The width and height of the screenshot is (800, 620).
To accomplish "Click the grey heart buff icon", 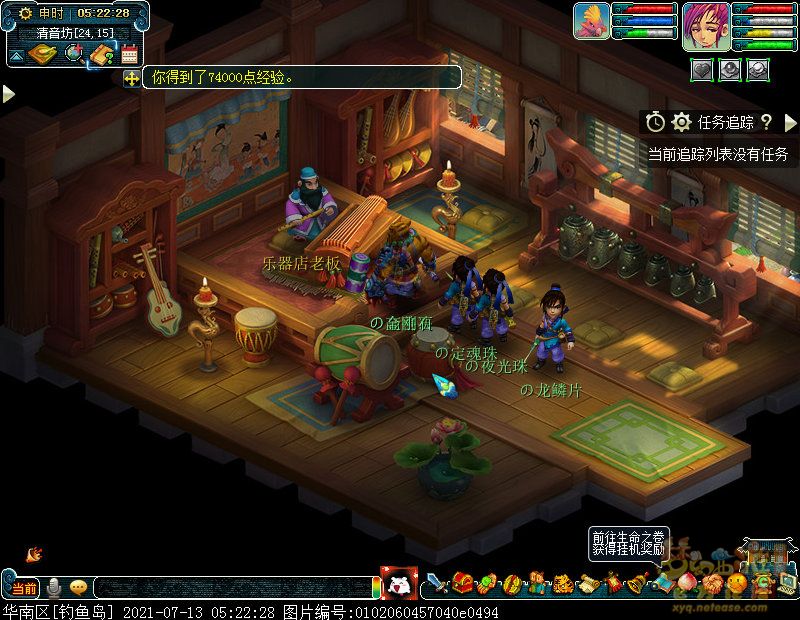I will [x=702, y=68].
